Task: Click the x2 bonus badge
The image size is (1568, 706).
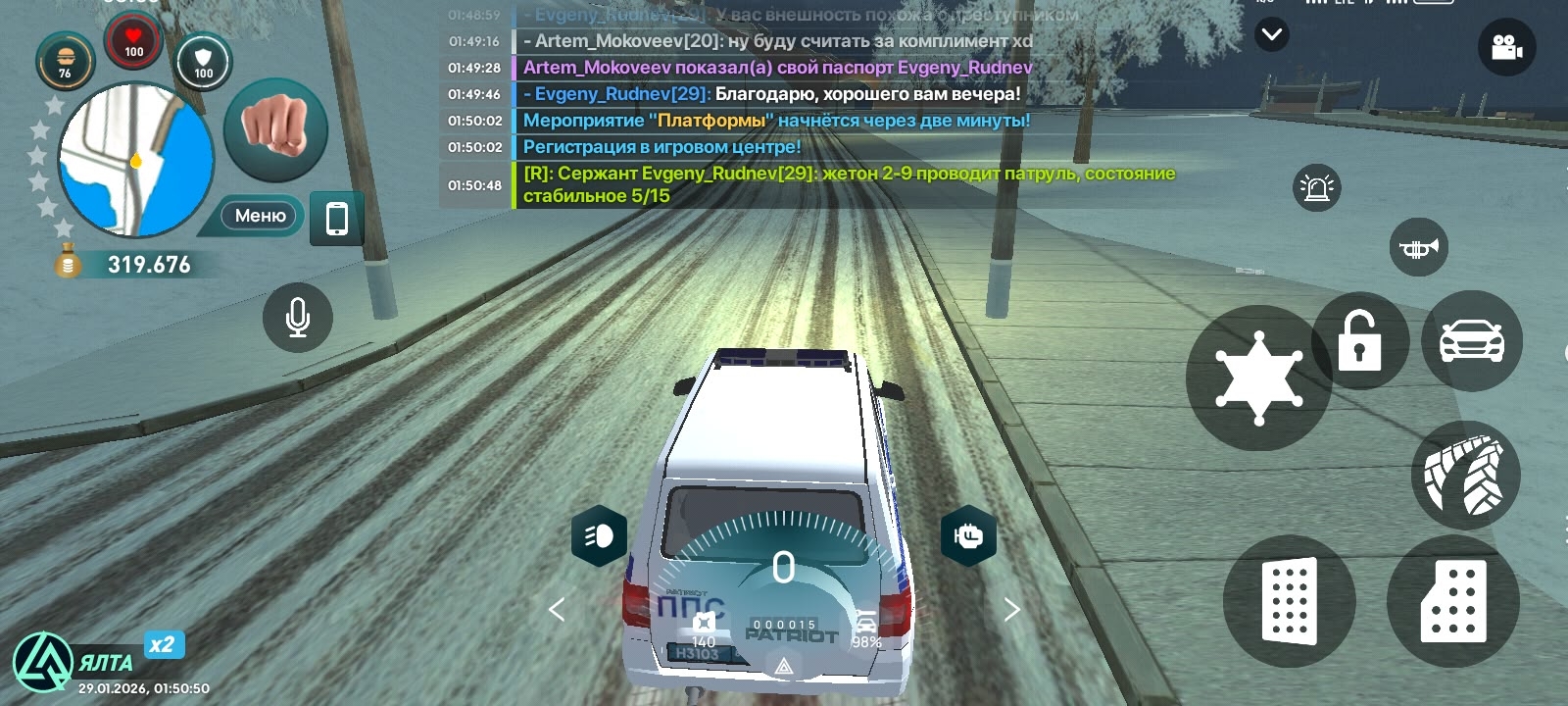Action: tap(163, 645)
